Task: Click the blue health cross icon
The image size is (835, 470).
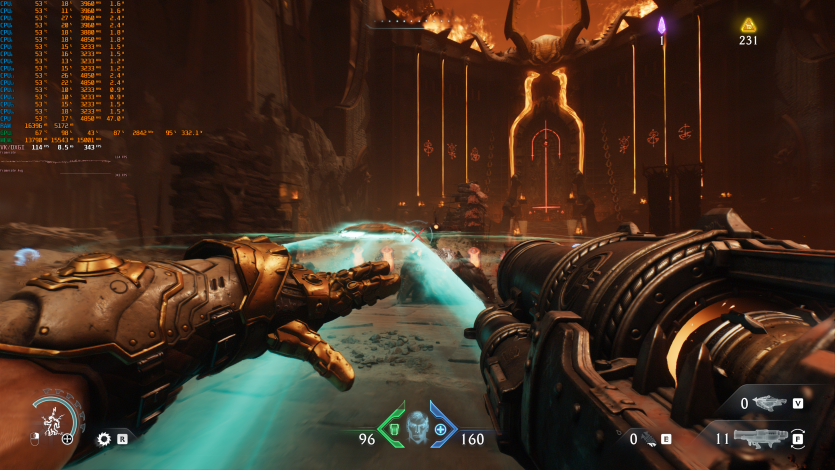Action: pyautogui.click(x=441, y=429)
